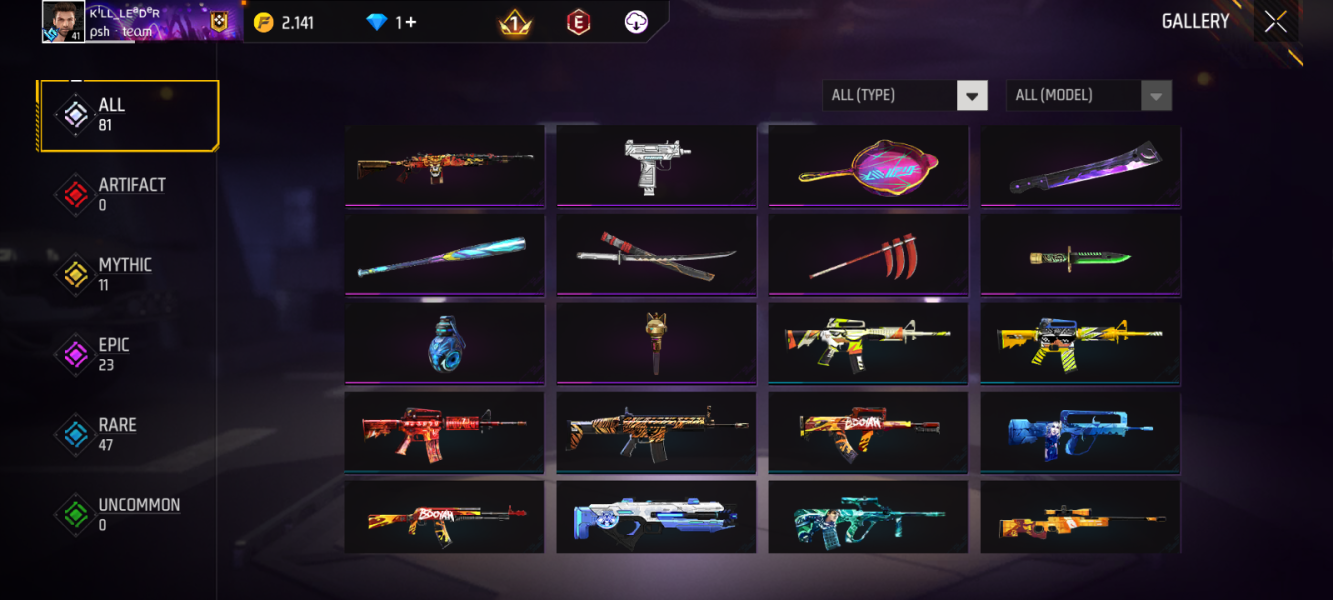Screen dimensions: 1333x600
Task: Pick the purple machete skin
Action: [x=1080, y=165]
